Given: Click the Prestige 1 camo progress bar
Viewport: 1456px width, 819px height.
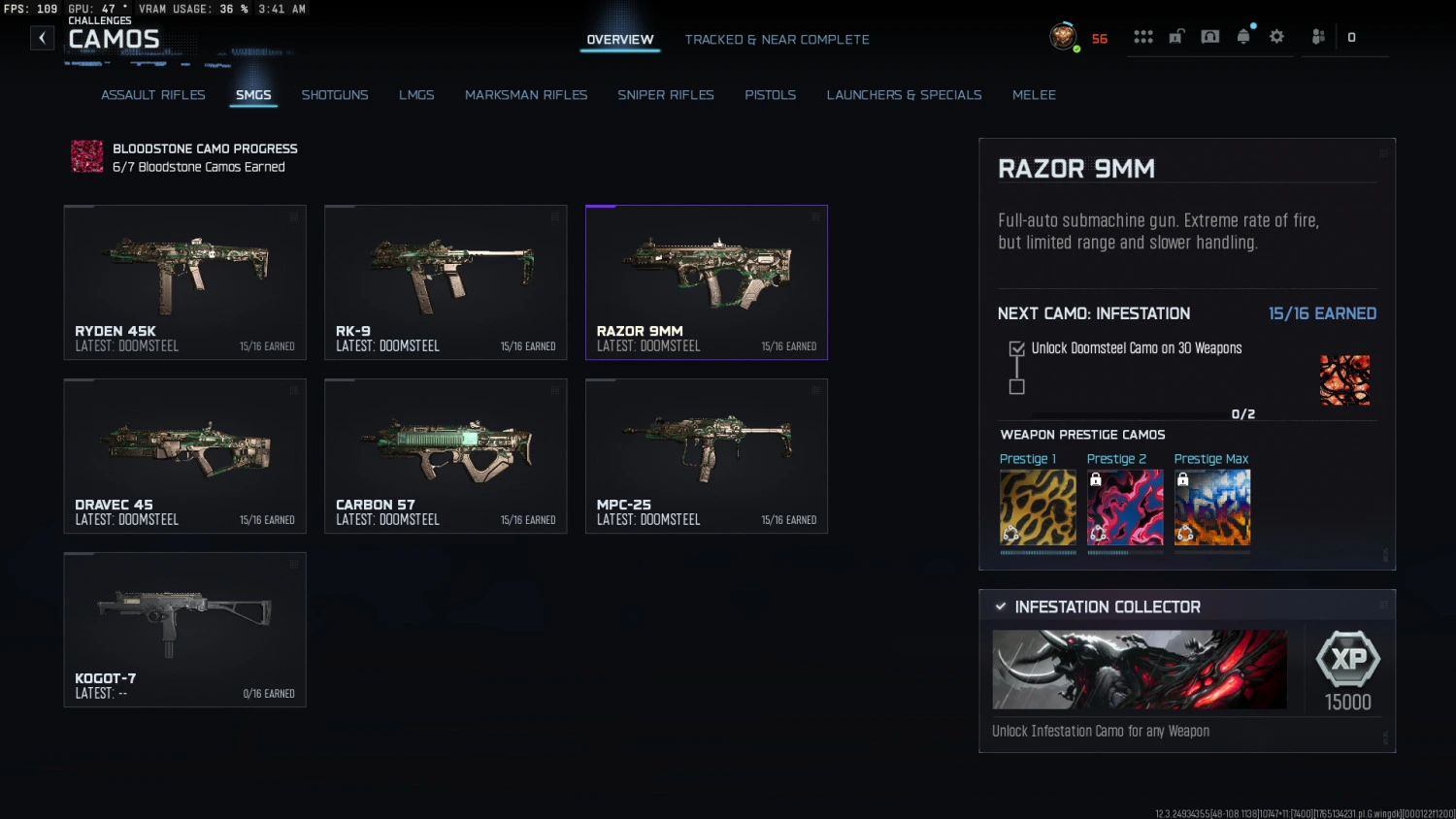Looking at the screenshot, I should click(x=1038, y=551).
